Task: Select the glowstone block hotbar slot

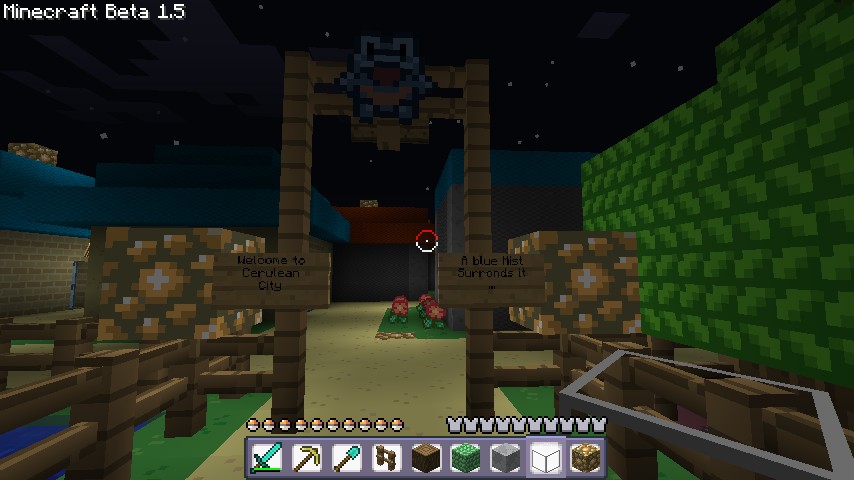Action: 586,458
